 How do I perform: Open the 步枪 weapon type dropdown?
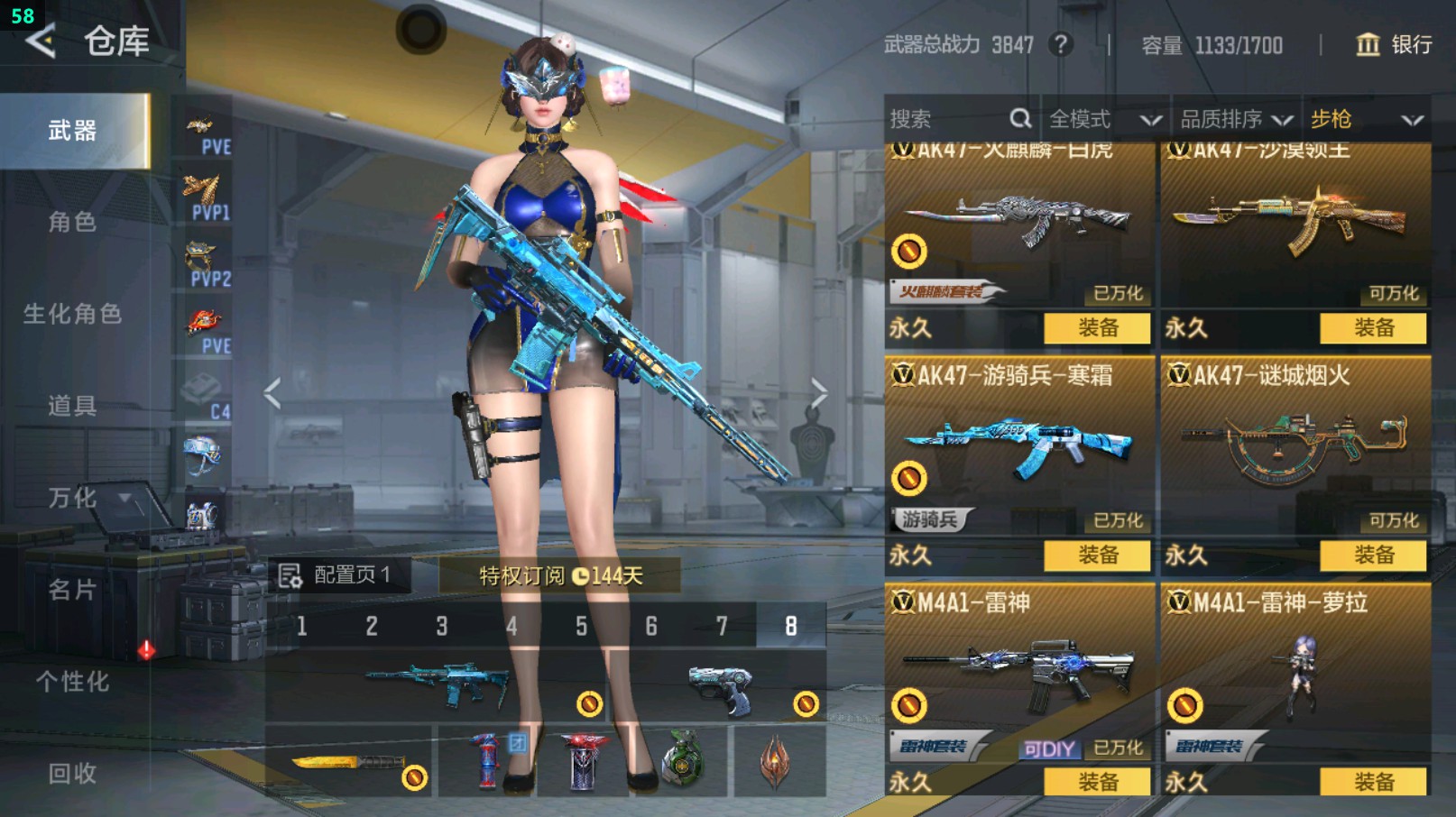coord(1366,119)
